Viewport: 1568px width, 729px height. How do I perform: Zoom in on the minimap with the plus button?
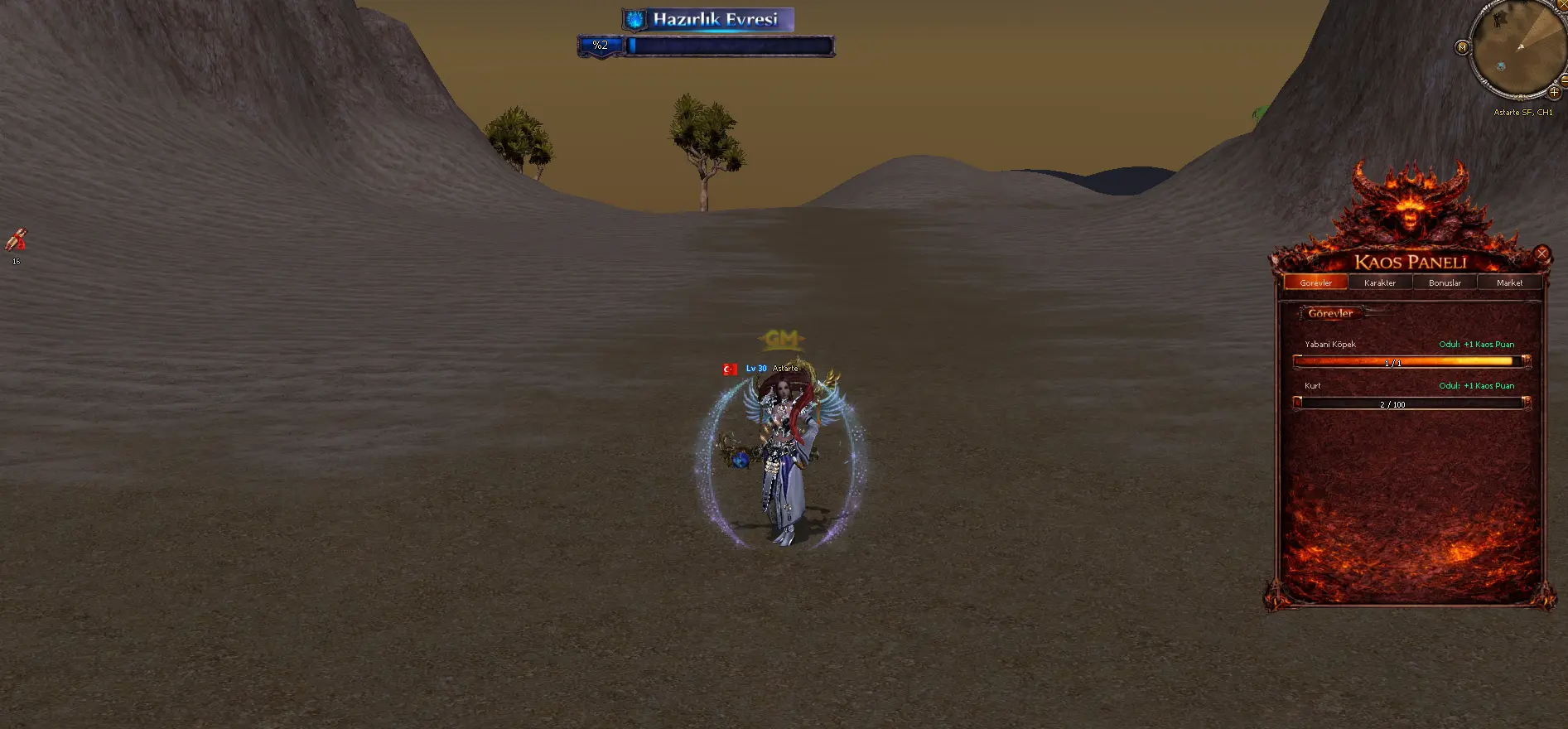(x=1552, y=91)
